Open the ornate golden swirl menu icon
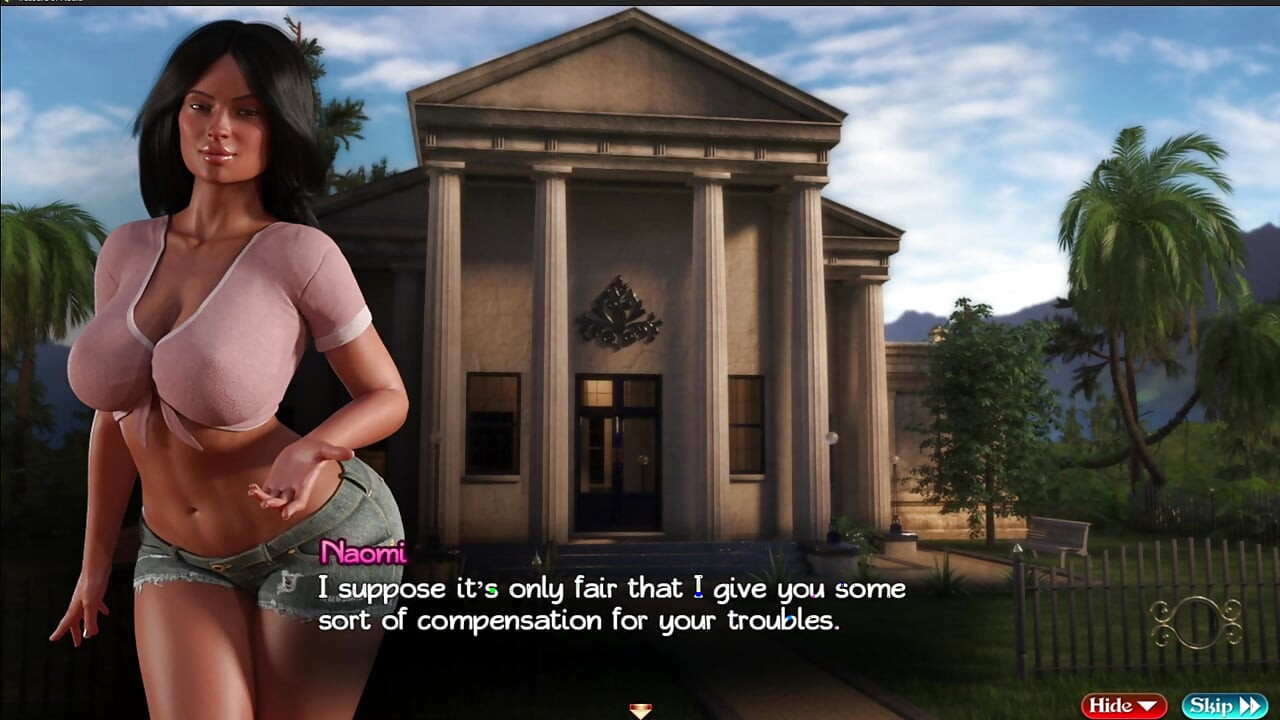 (x=1196, y=622)
